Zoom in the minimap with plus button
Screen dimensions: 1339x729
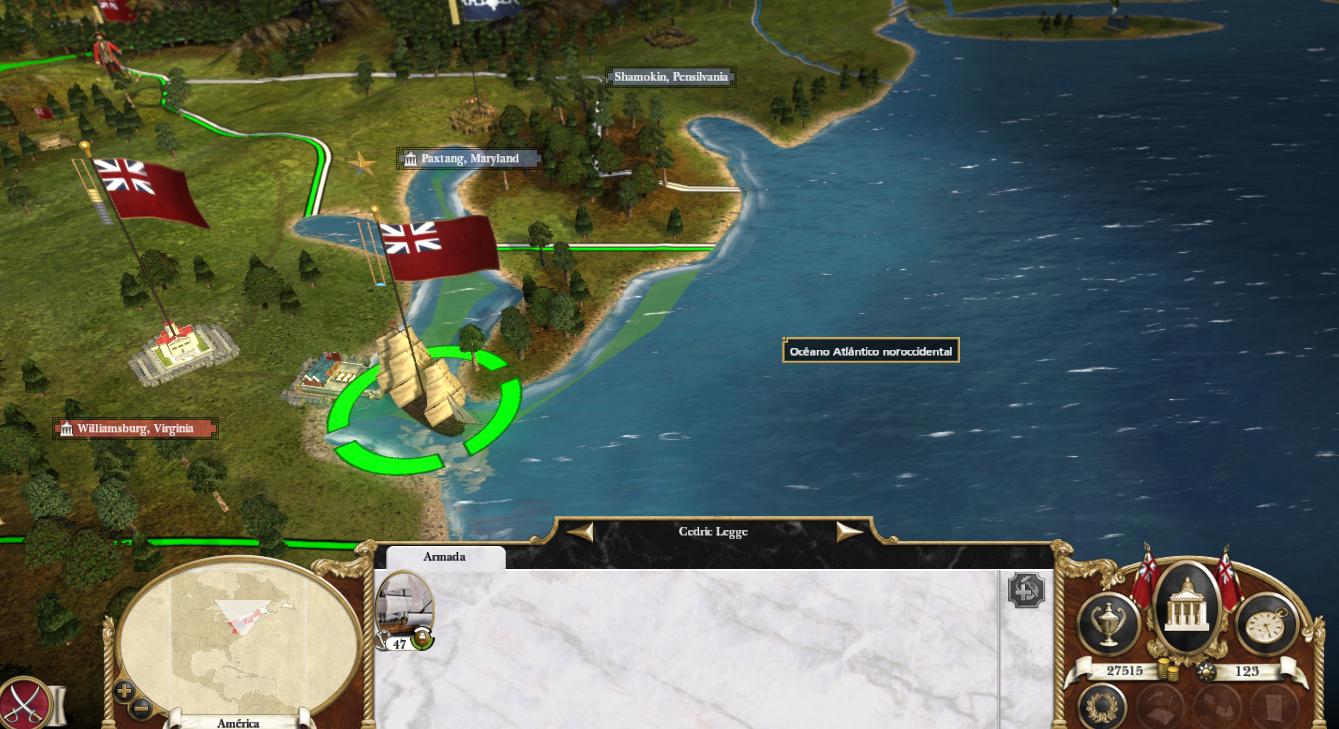click(x=124, y=690)
